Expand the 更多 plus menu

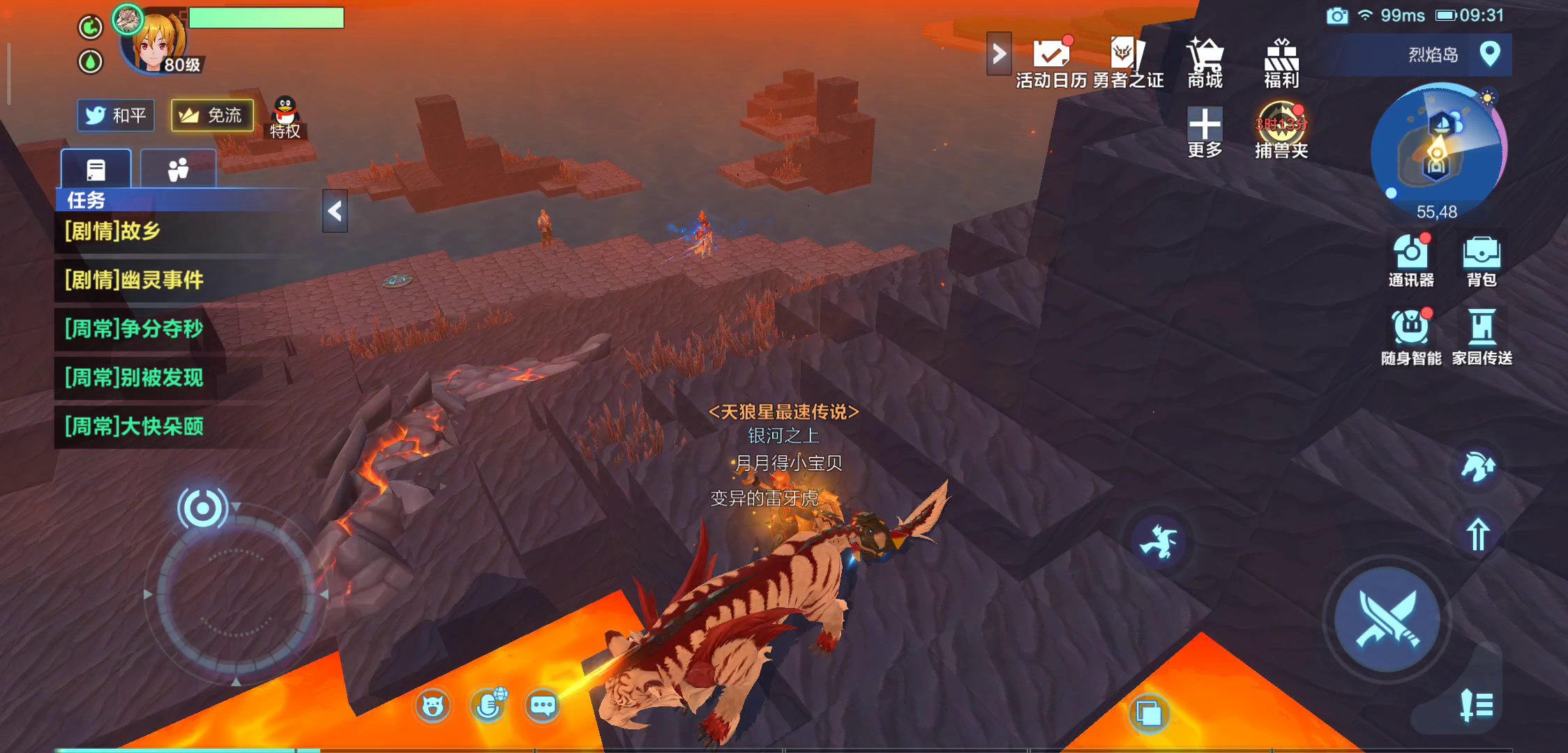(x=1205, y=132)
